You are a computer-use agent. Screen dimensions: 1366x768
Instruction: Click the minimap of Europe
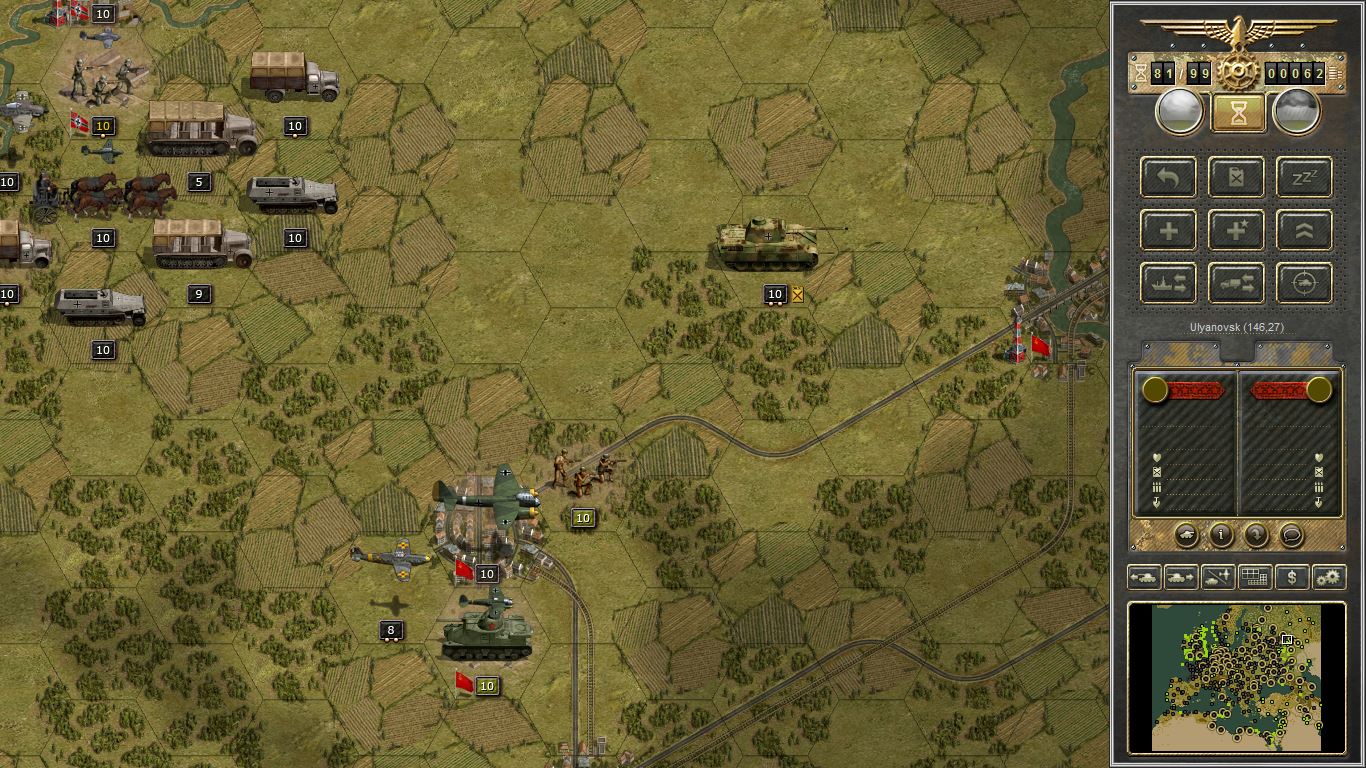click(1237, 677)
